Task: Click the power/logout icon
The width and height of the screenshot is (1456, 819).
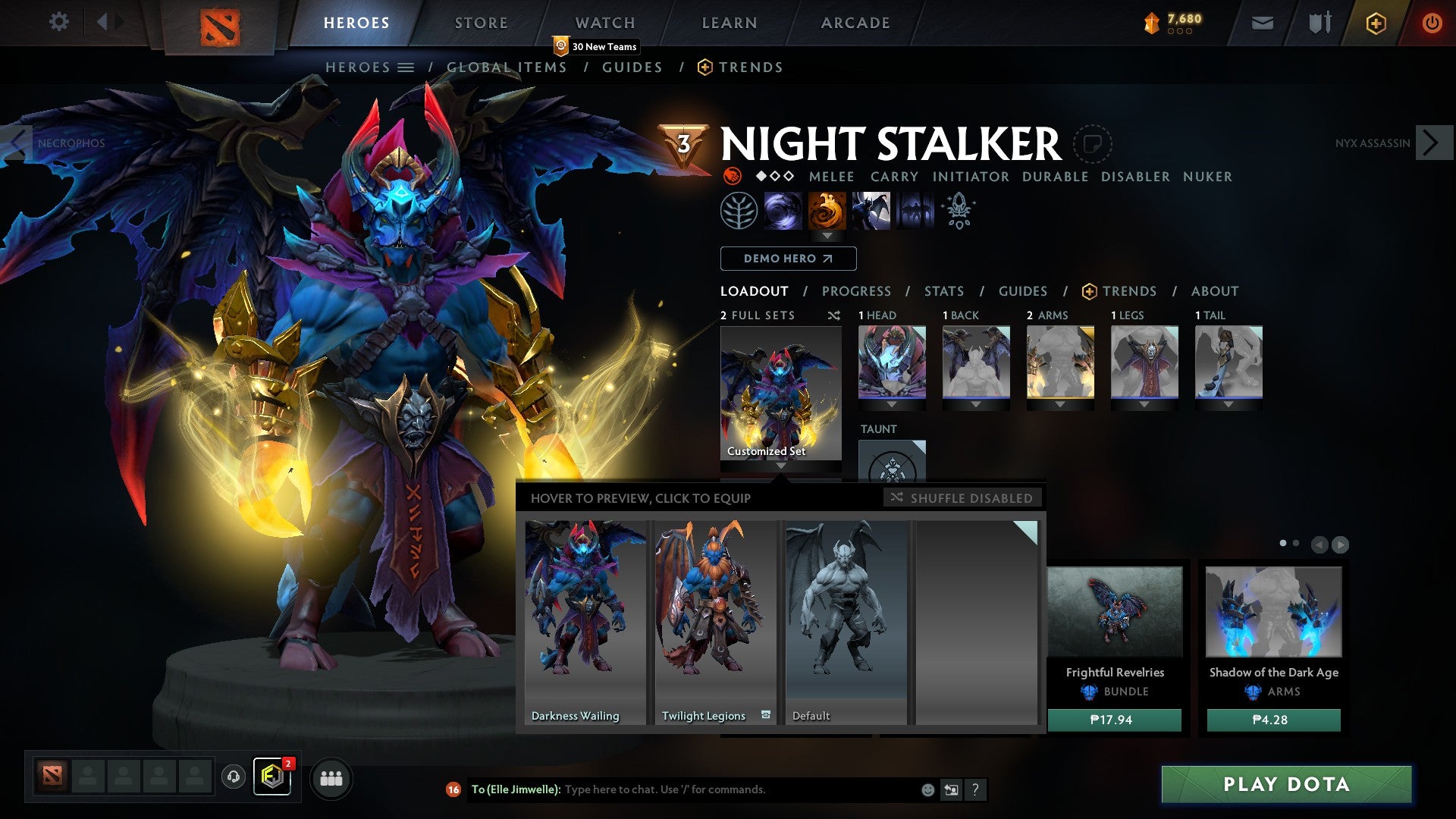Action: point(1433,23)
